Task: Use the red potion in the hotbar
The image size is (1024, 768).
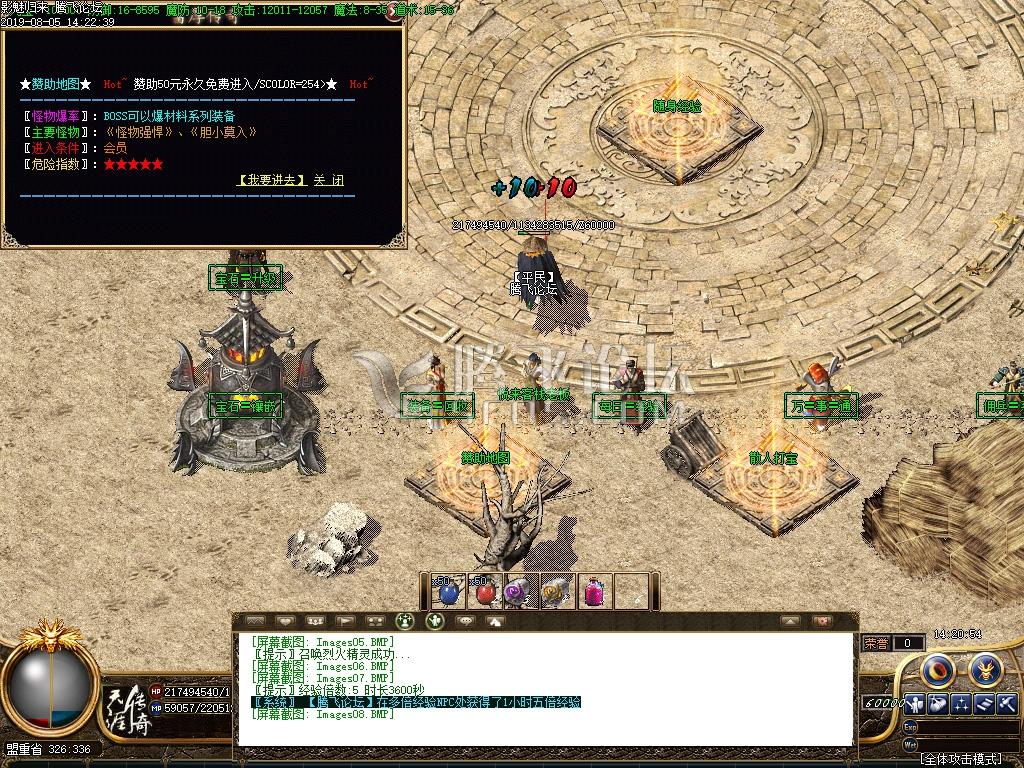Action: coord(485,592)
